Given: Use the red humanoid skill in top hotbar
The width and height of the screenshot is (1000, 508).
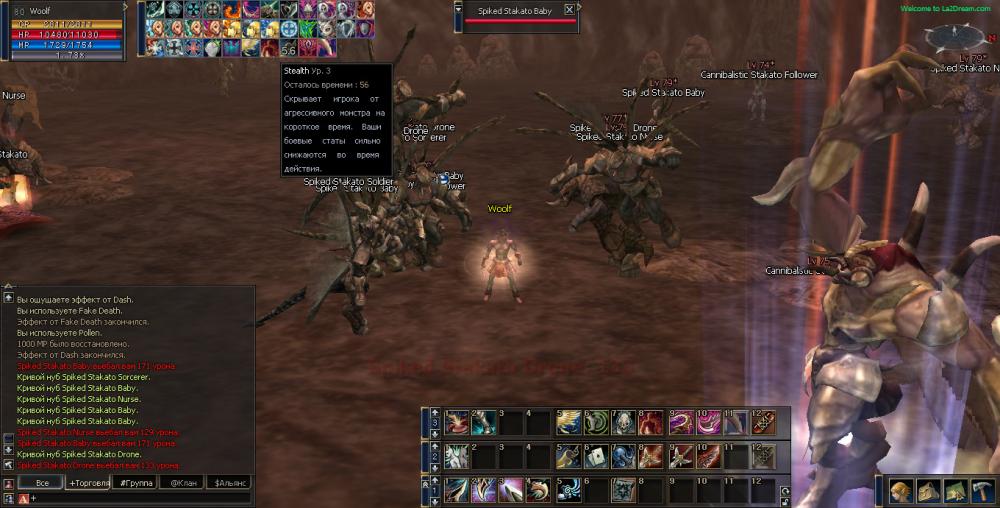Looking at the screenshot, I should (650, 422).
